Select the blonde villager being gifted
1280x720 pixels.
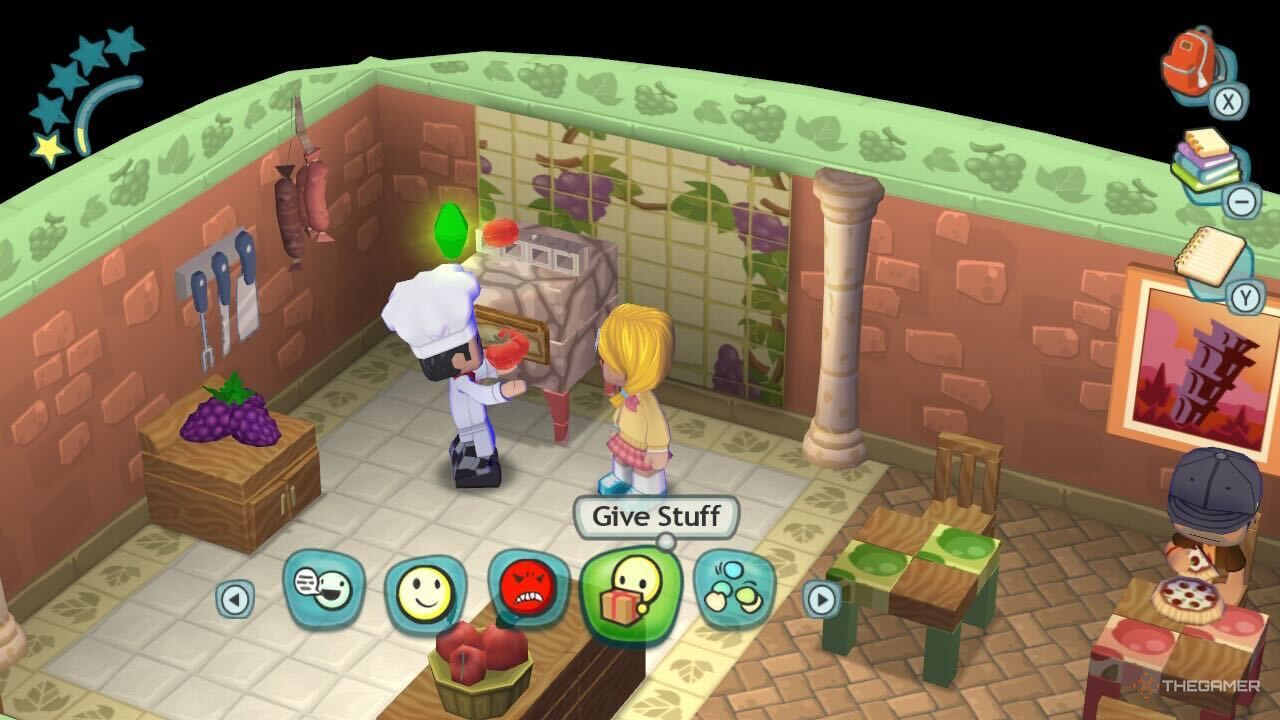pyautogui.click(x=633, y=400)
